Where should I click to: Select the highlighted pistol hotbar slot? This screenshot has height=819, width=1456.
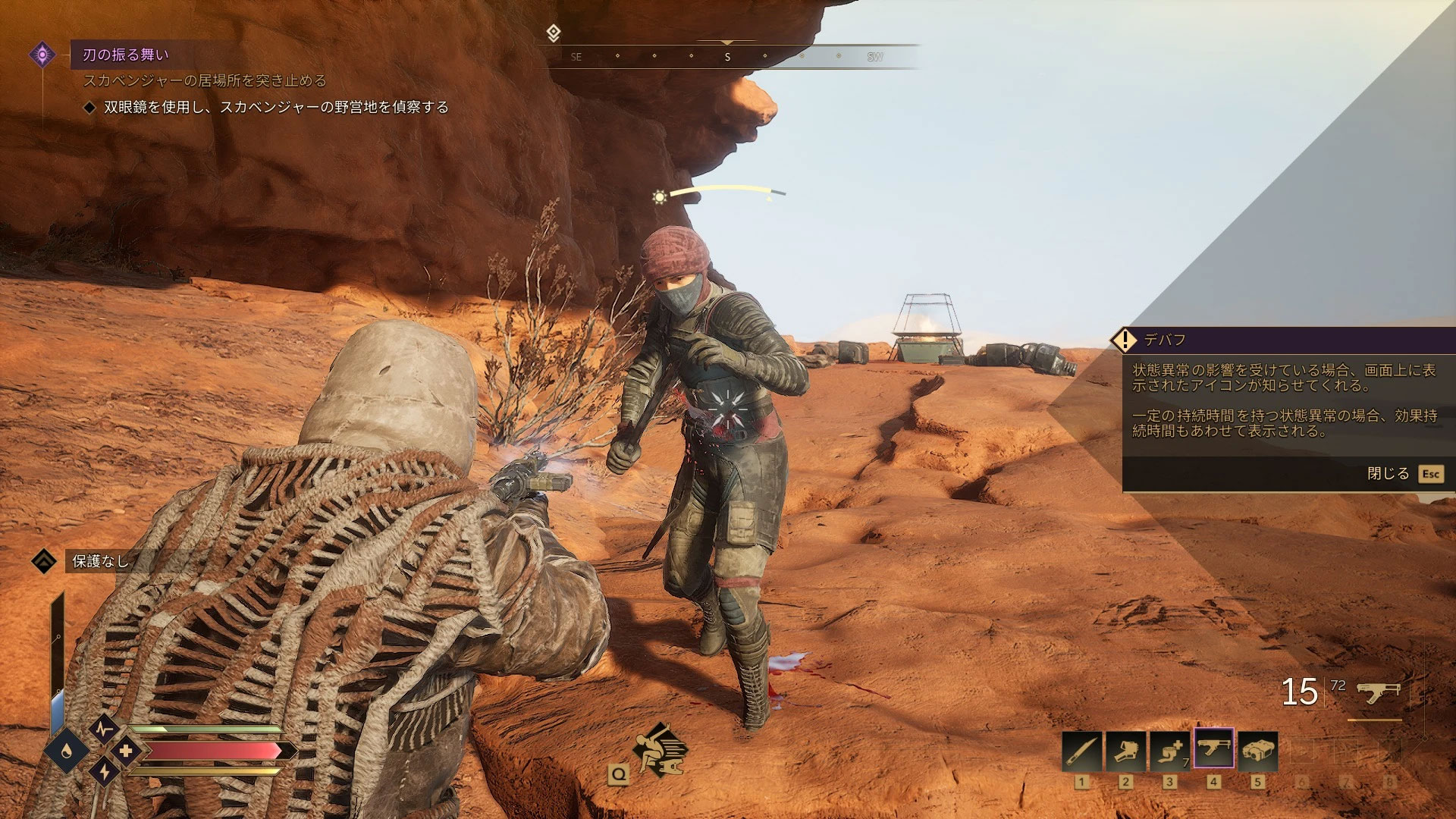point(1213,749)
